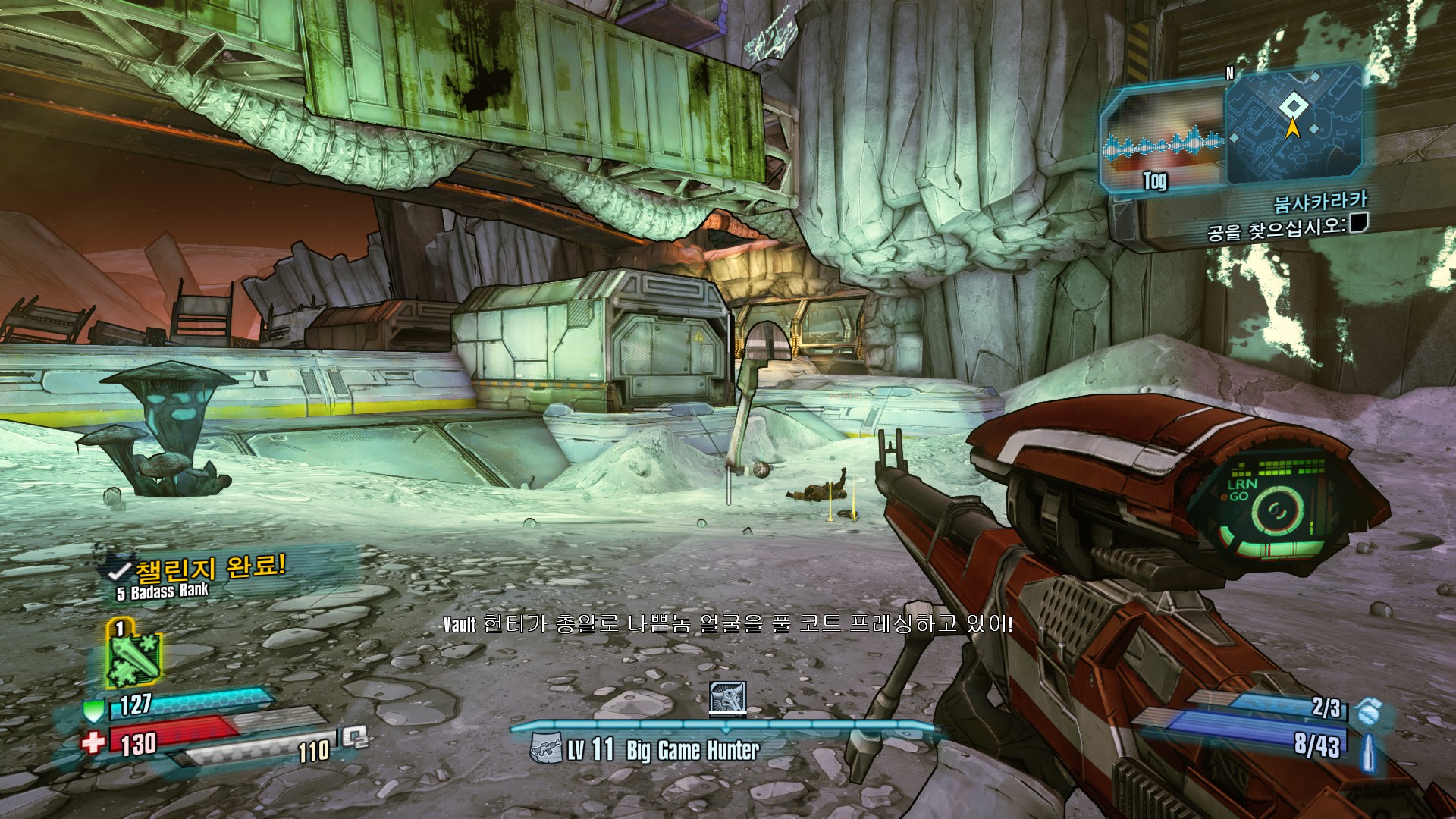Click the bullet icon beside ammo count
This screenshot has width=1456, height=819.
point(1370,752)
